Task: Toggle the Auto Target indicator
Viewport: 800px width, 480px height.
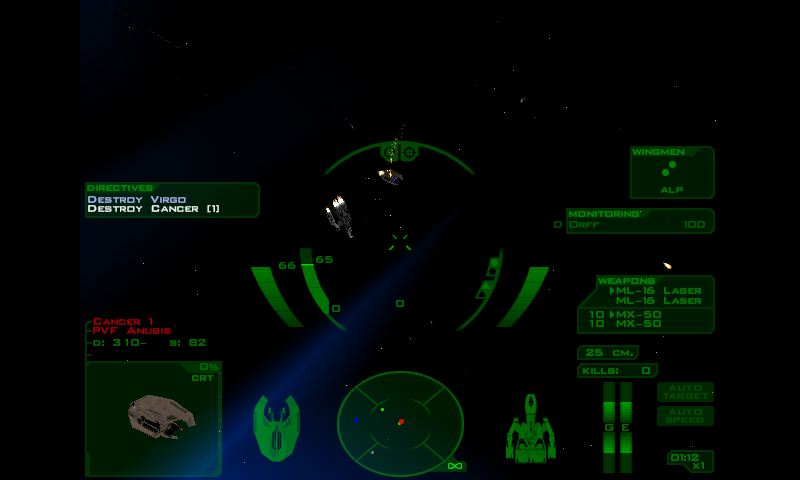Action: 685,392
